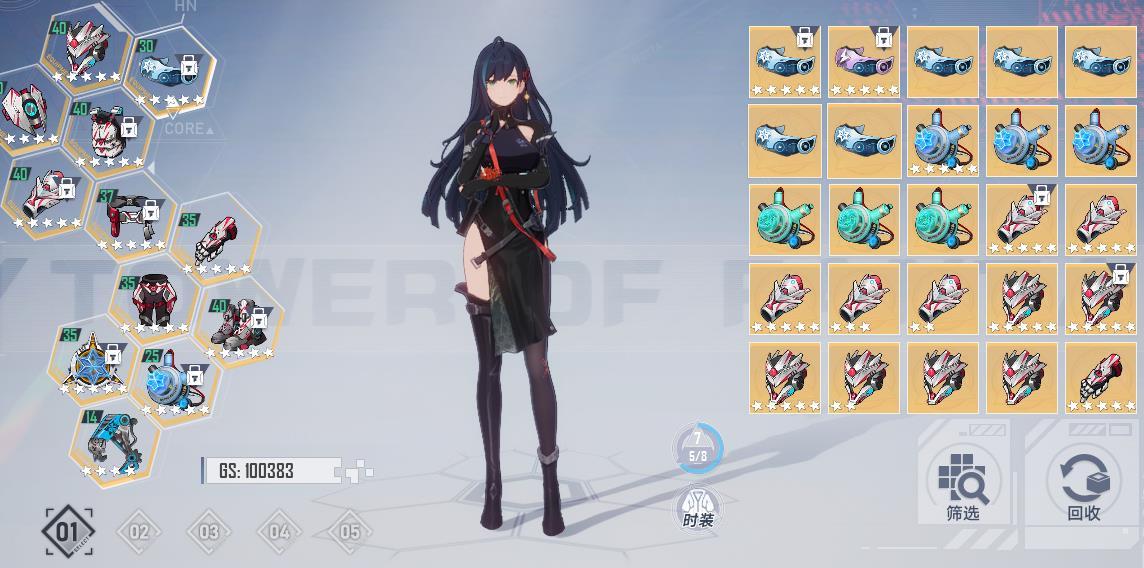The width and height of the screenshot is (1144, 568).
Task: Click the circular 5/8 progress ring icon
Action: coord(698,448)
